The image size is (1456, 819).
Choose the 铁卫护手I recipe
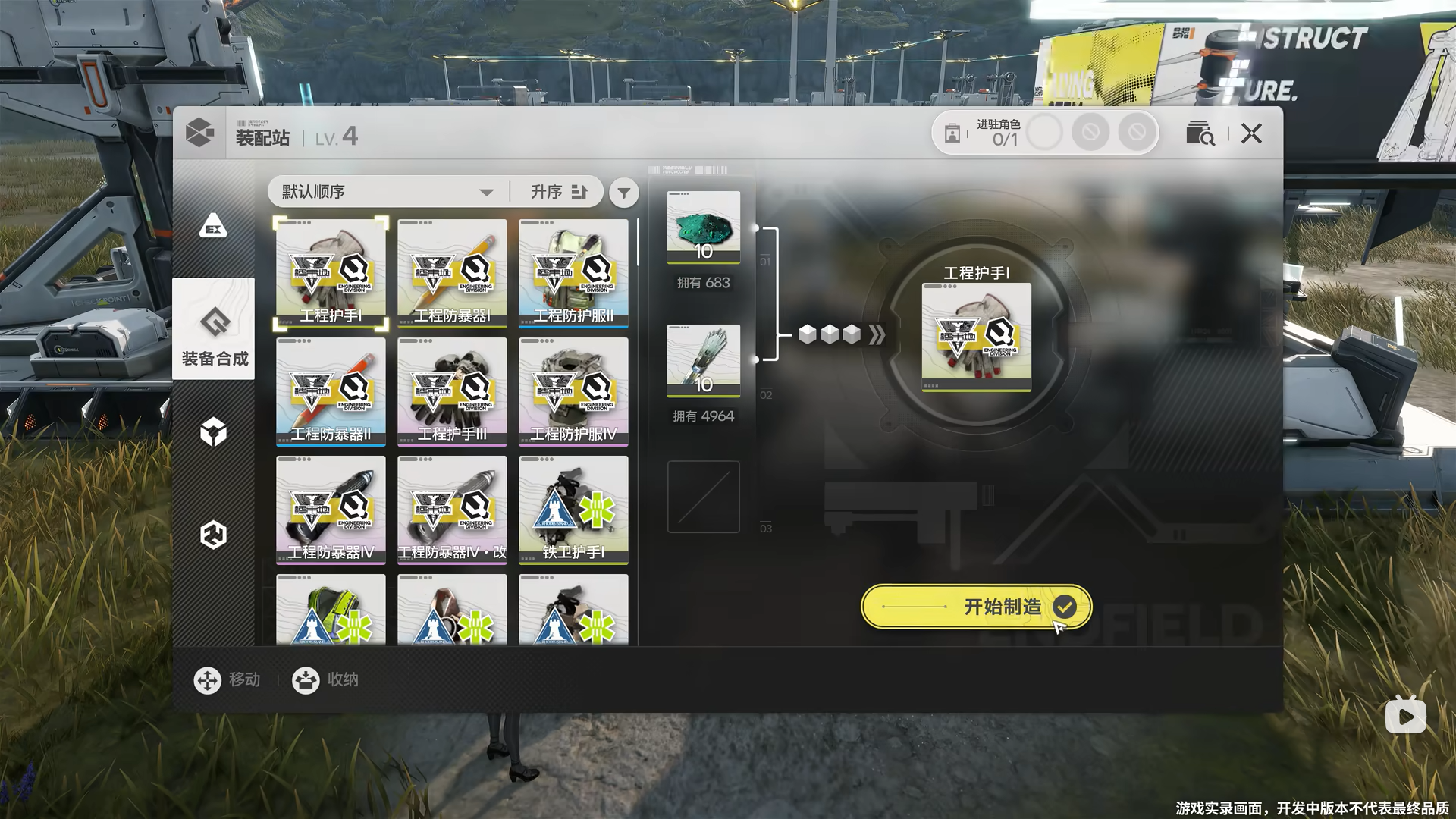[x=573, y=510]
